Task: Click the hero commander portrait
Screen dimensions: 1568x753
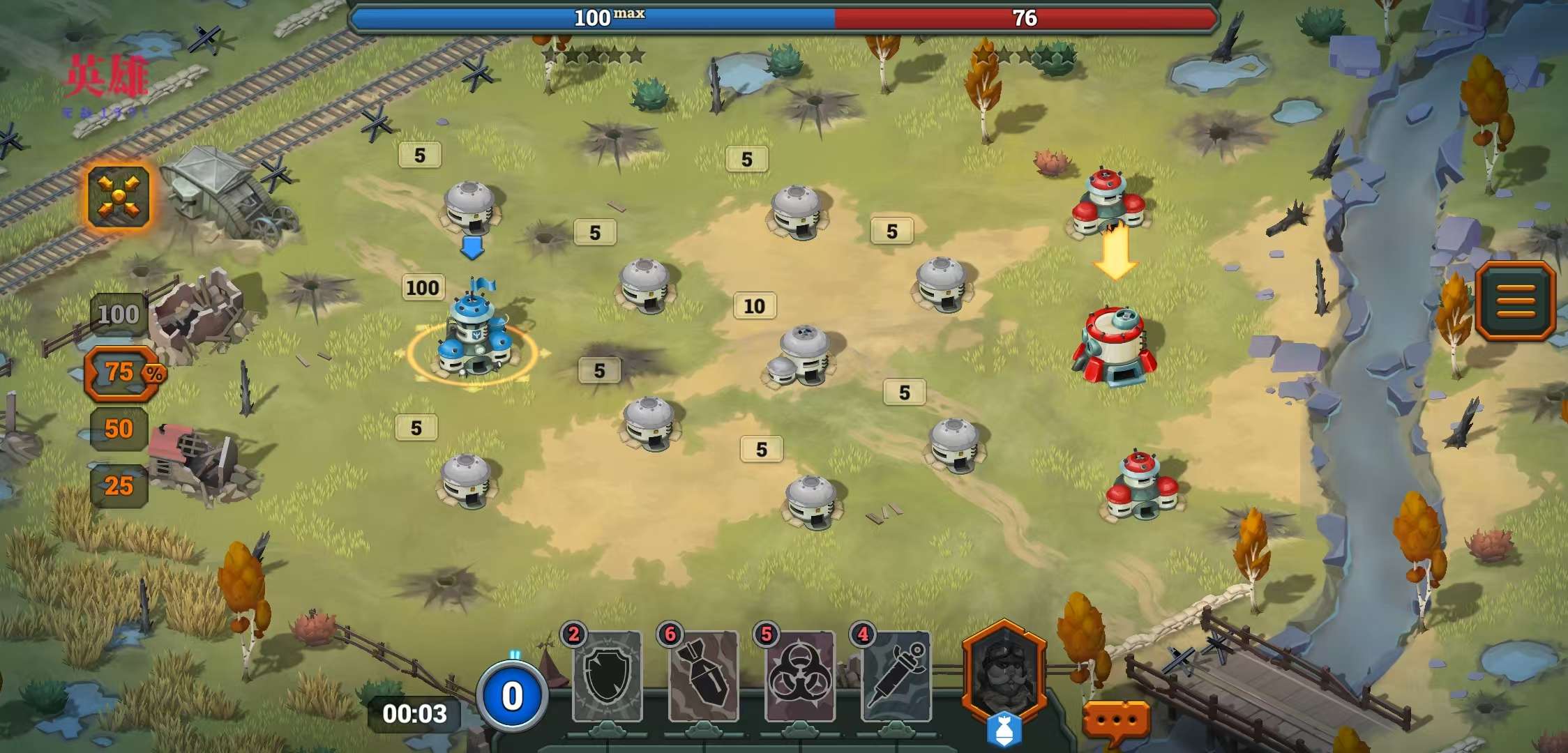Action: (x=1004, y=673)
